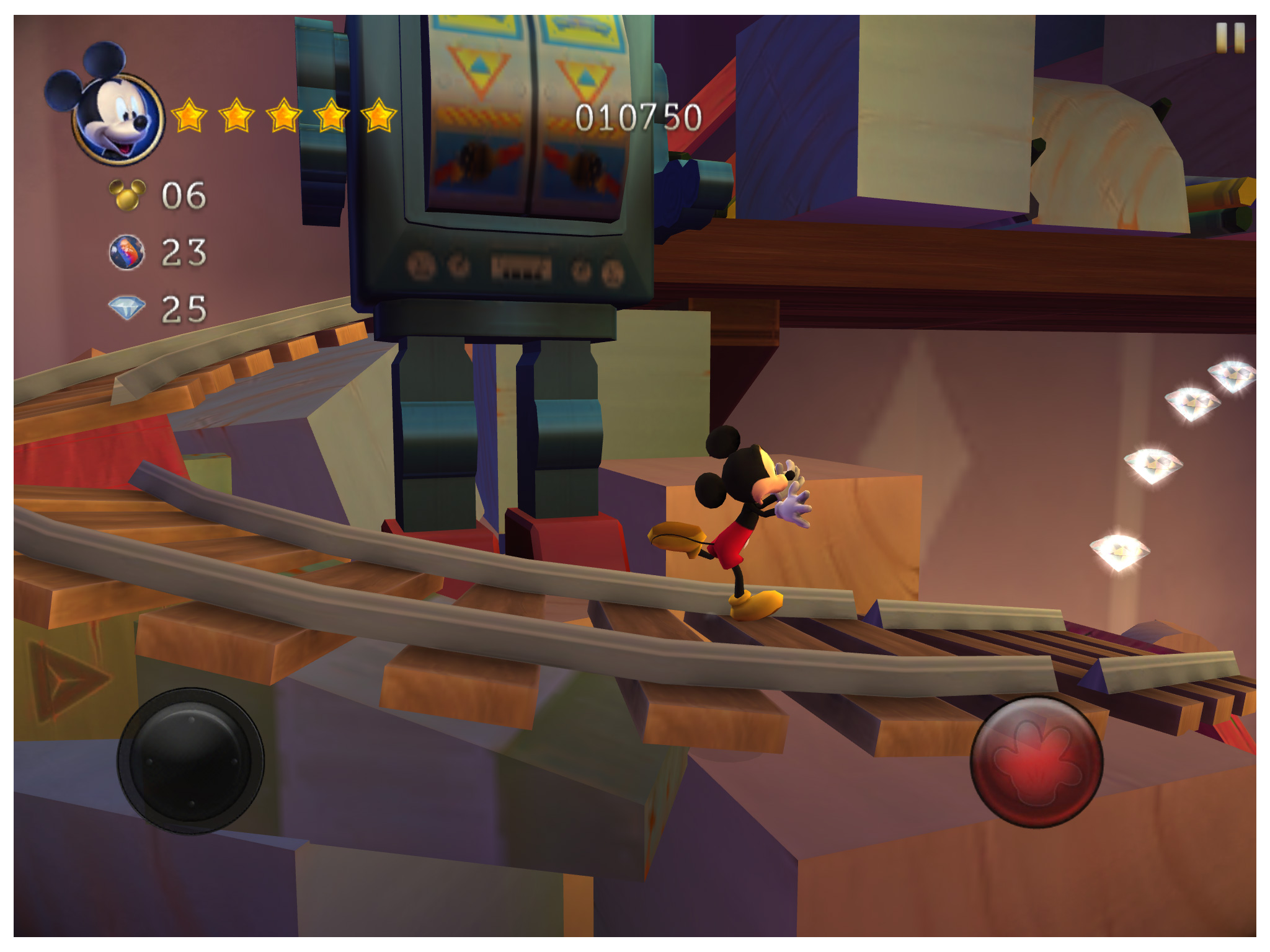Screen dimensions: 1270x952
Task: Touch the black virtual joystick
Action: coord(191,761)
